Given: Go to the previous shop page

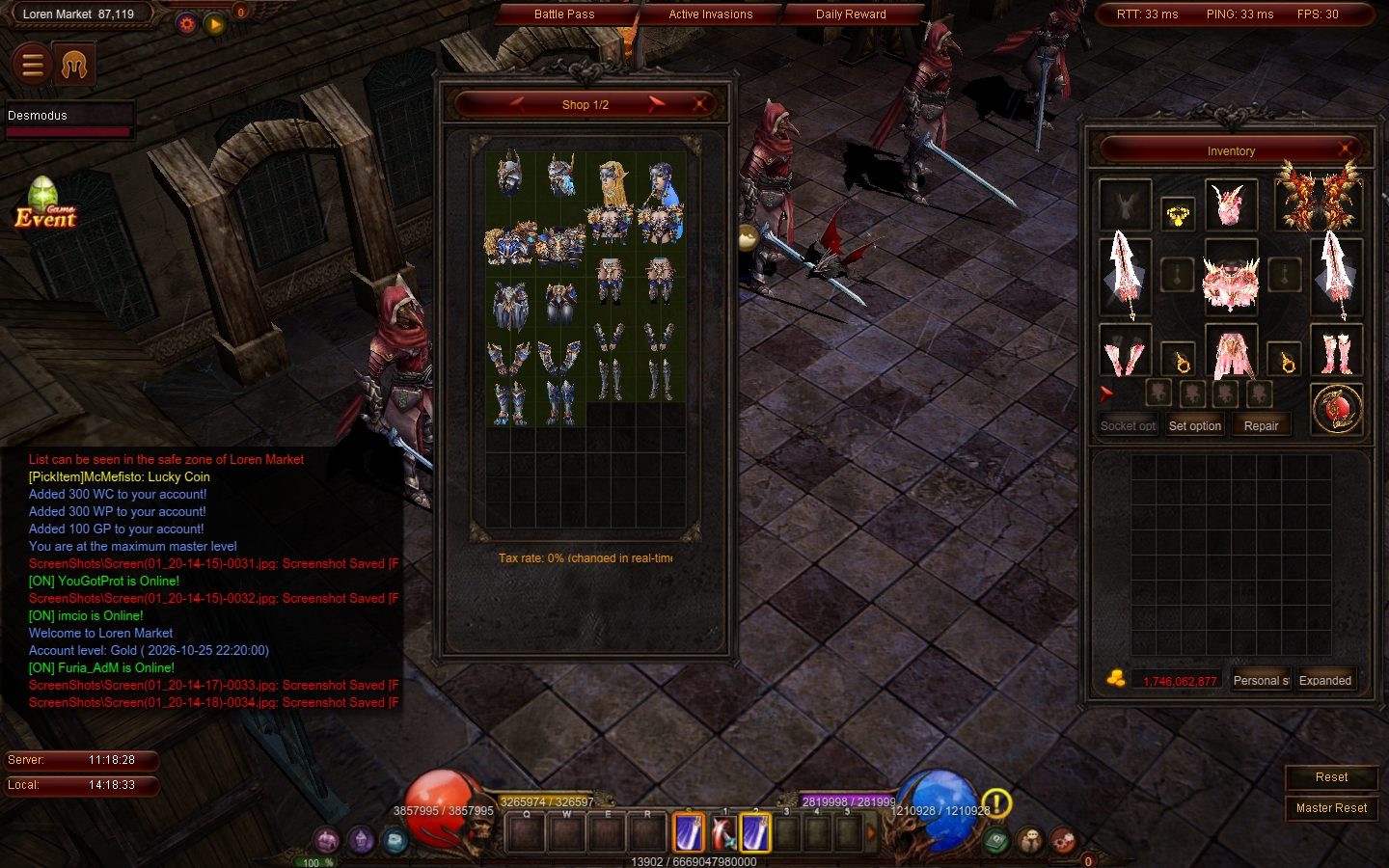Looking at the screenshot, I should pyautogui.click(x=517, y=104).
